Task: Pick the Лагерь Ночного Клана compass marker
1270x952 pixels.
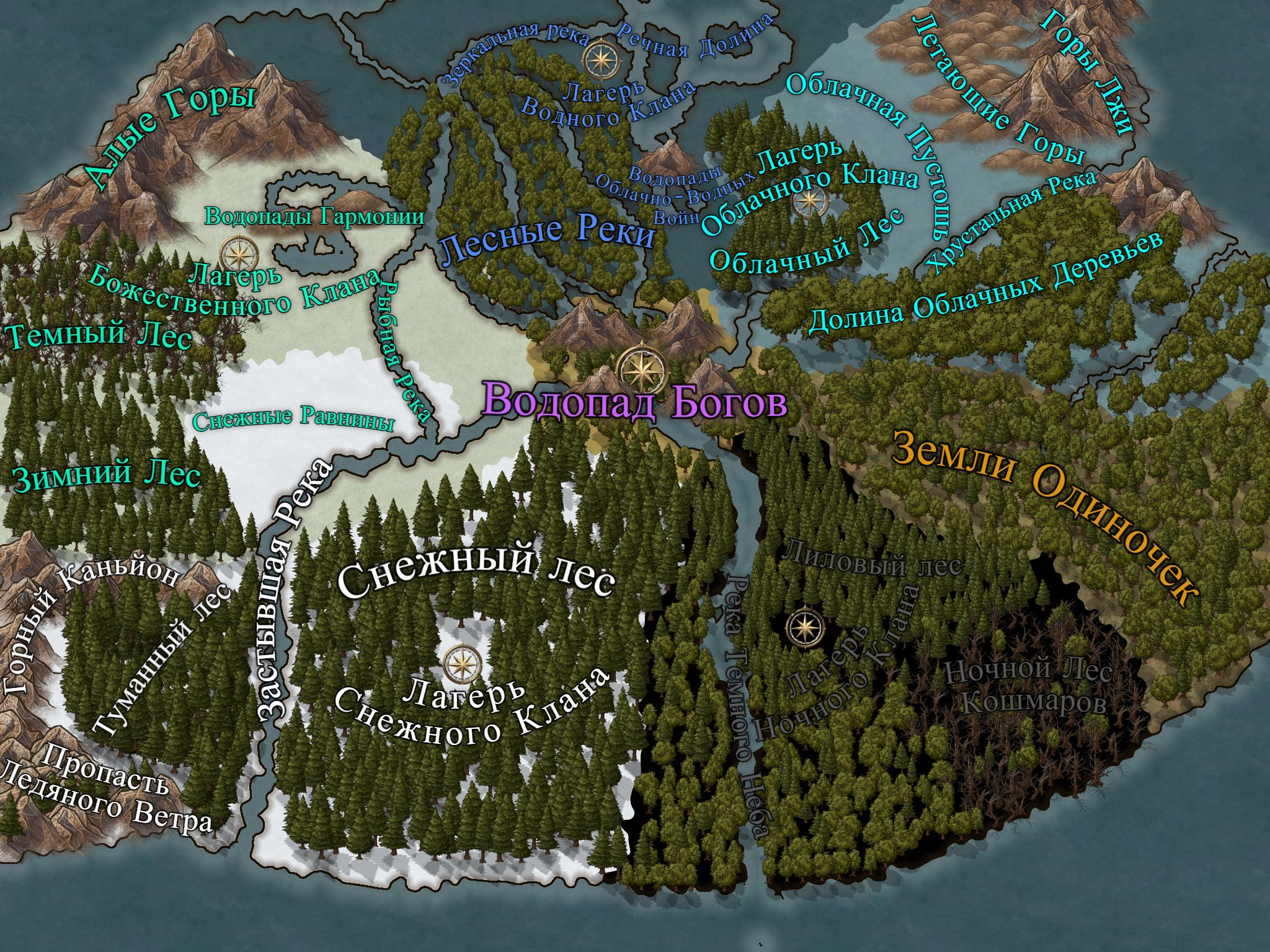Action: point(805,627)
